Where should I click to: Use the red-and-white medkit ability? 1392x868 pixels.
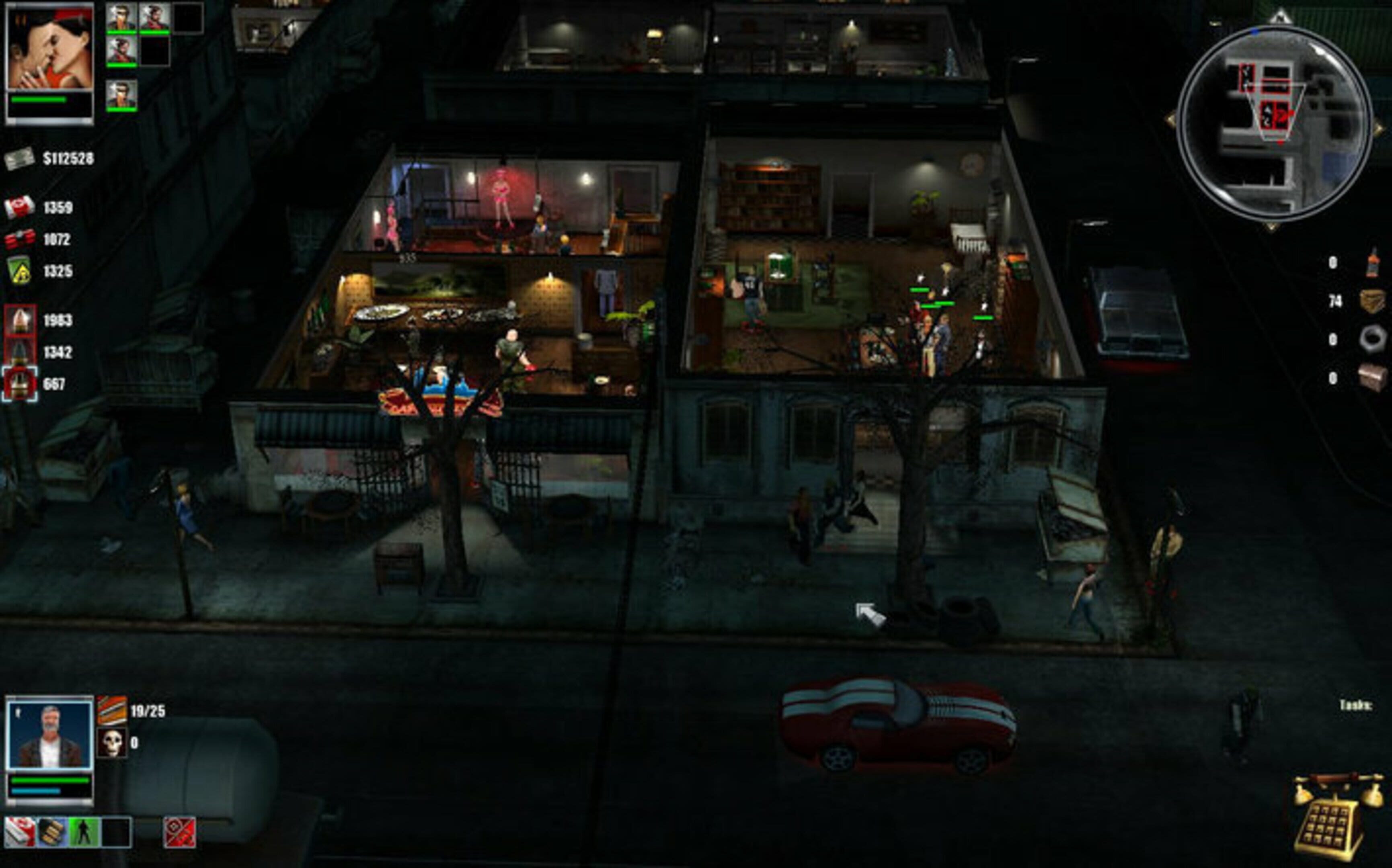point(20,832)
